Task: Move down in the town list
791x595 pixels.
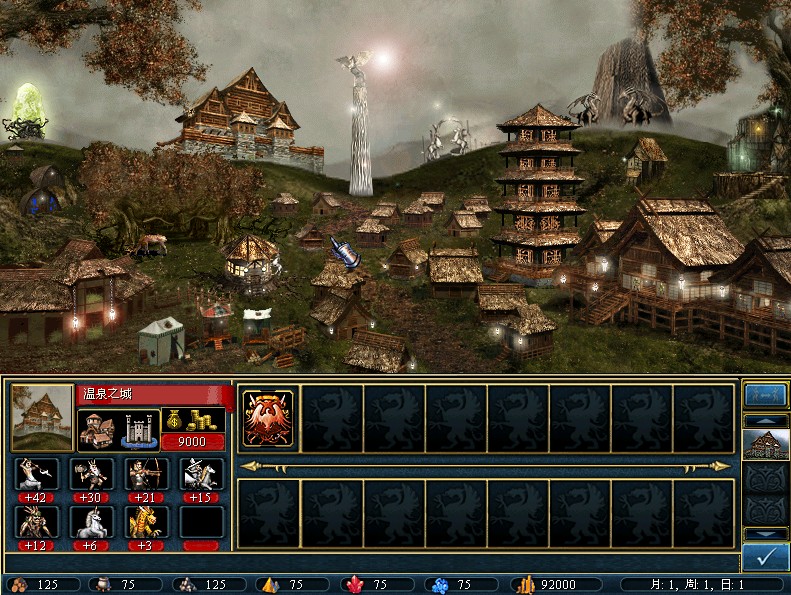Action: 765,534
